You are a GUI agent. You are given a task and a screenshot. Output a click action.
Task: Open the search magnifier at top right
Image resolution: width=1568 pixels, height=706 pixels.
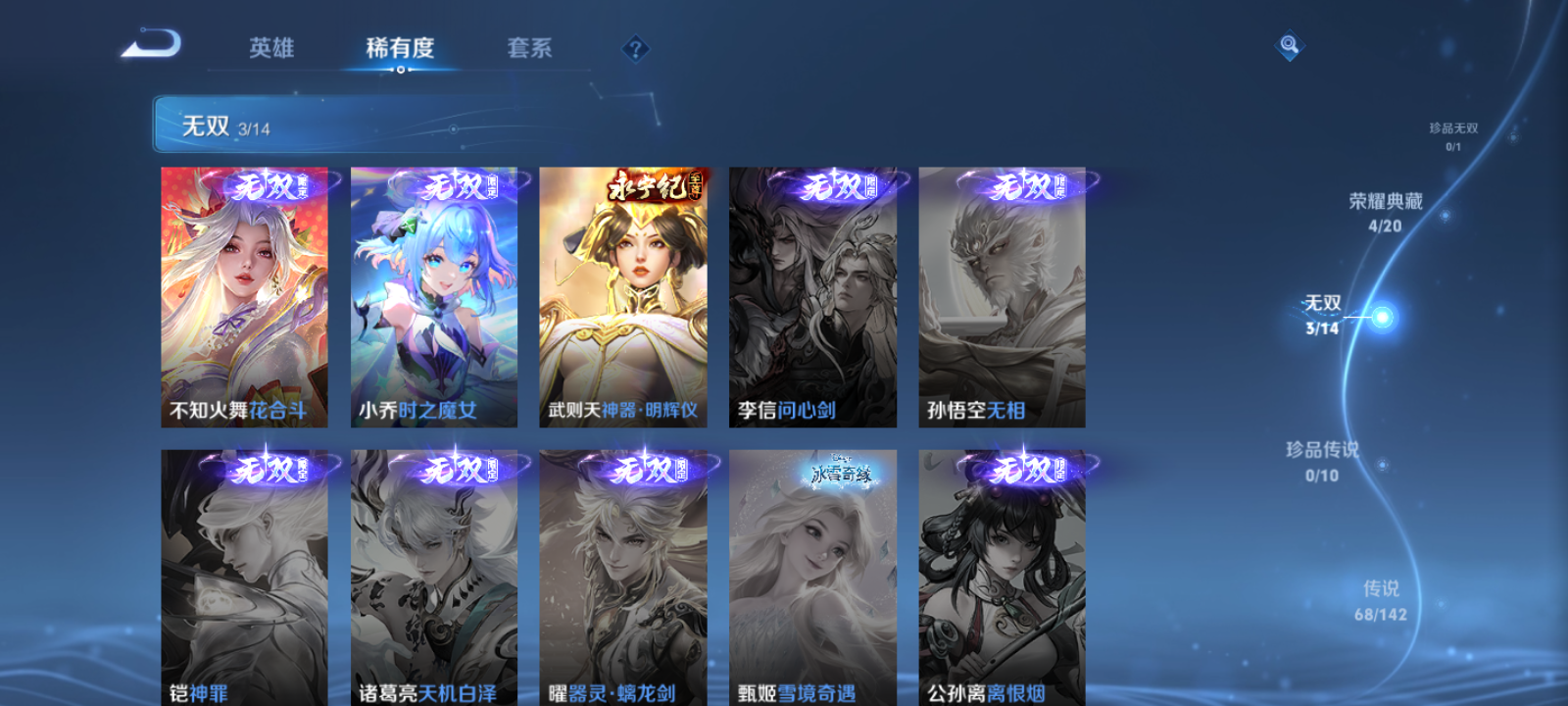click(1289, 42)
